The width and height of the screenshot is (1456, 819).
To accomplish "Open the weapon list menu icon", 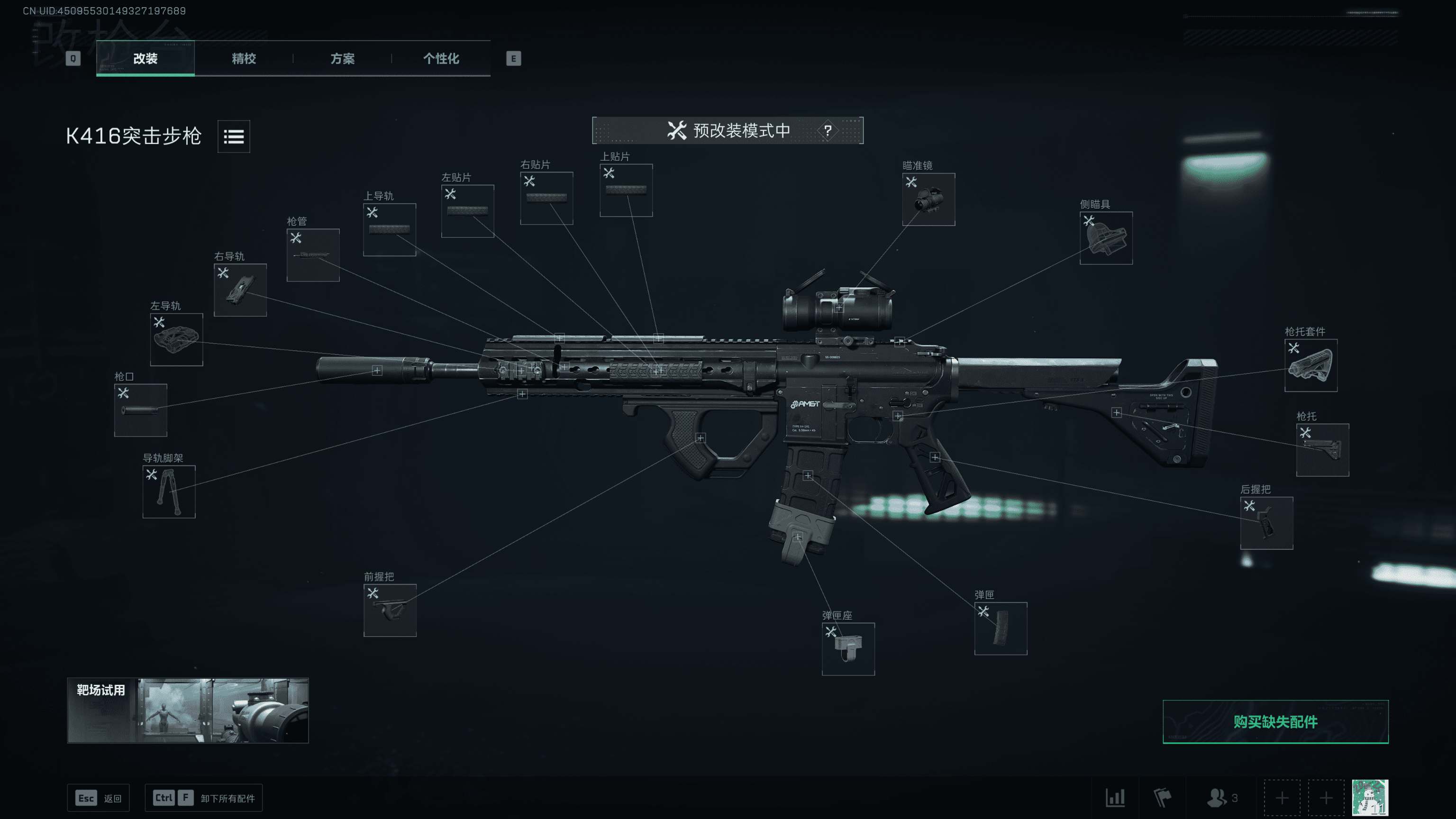I will [x=234, y=136].
